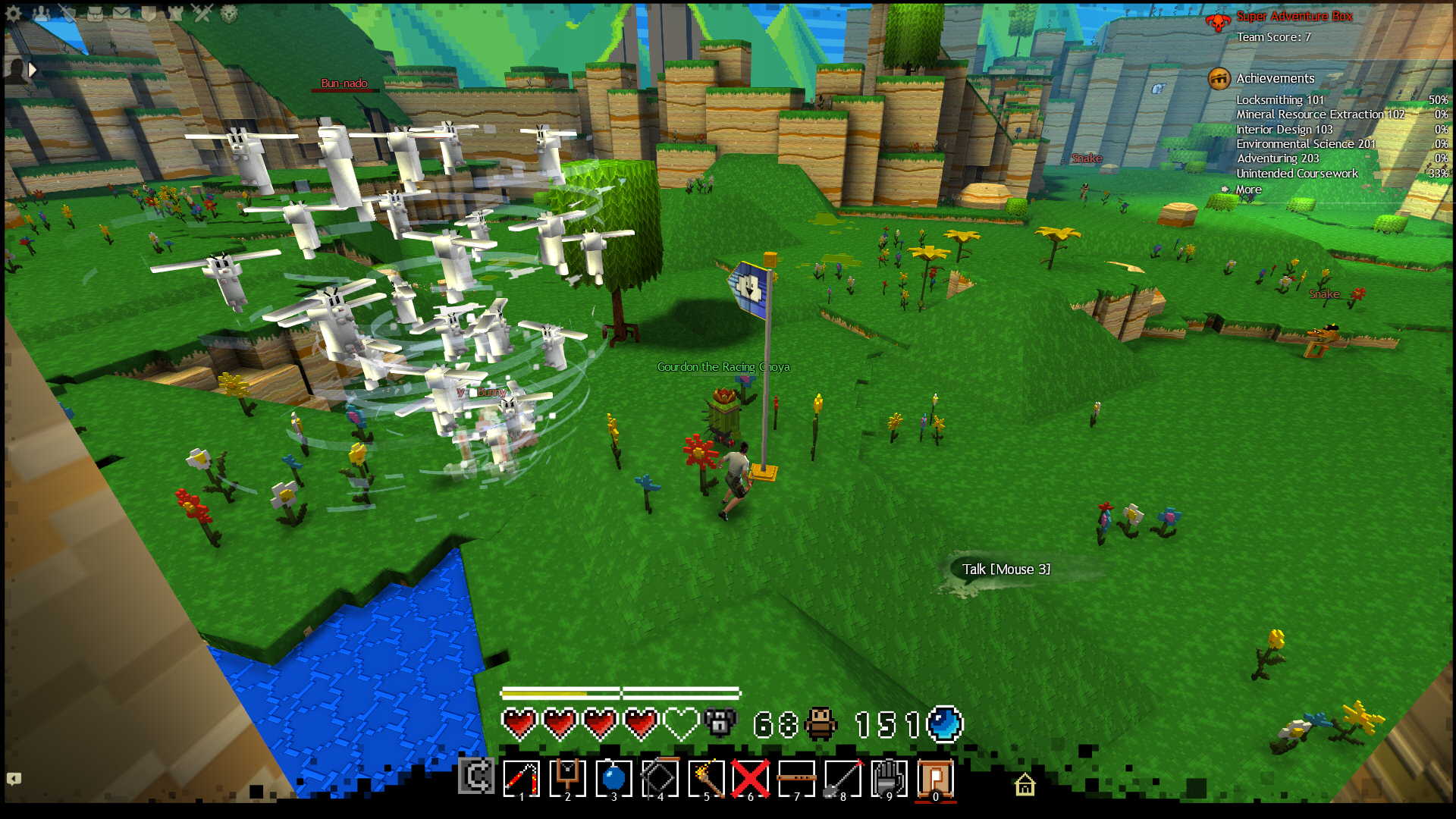The height and width of the screenshot is (819, 1456).
Task: Open the lion head trading post icon
Action: [229, 13]
